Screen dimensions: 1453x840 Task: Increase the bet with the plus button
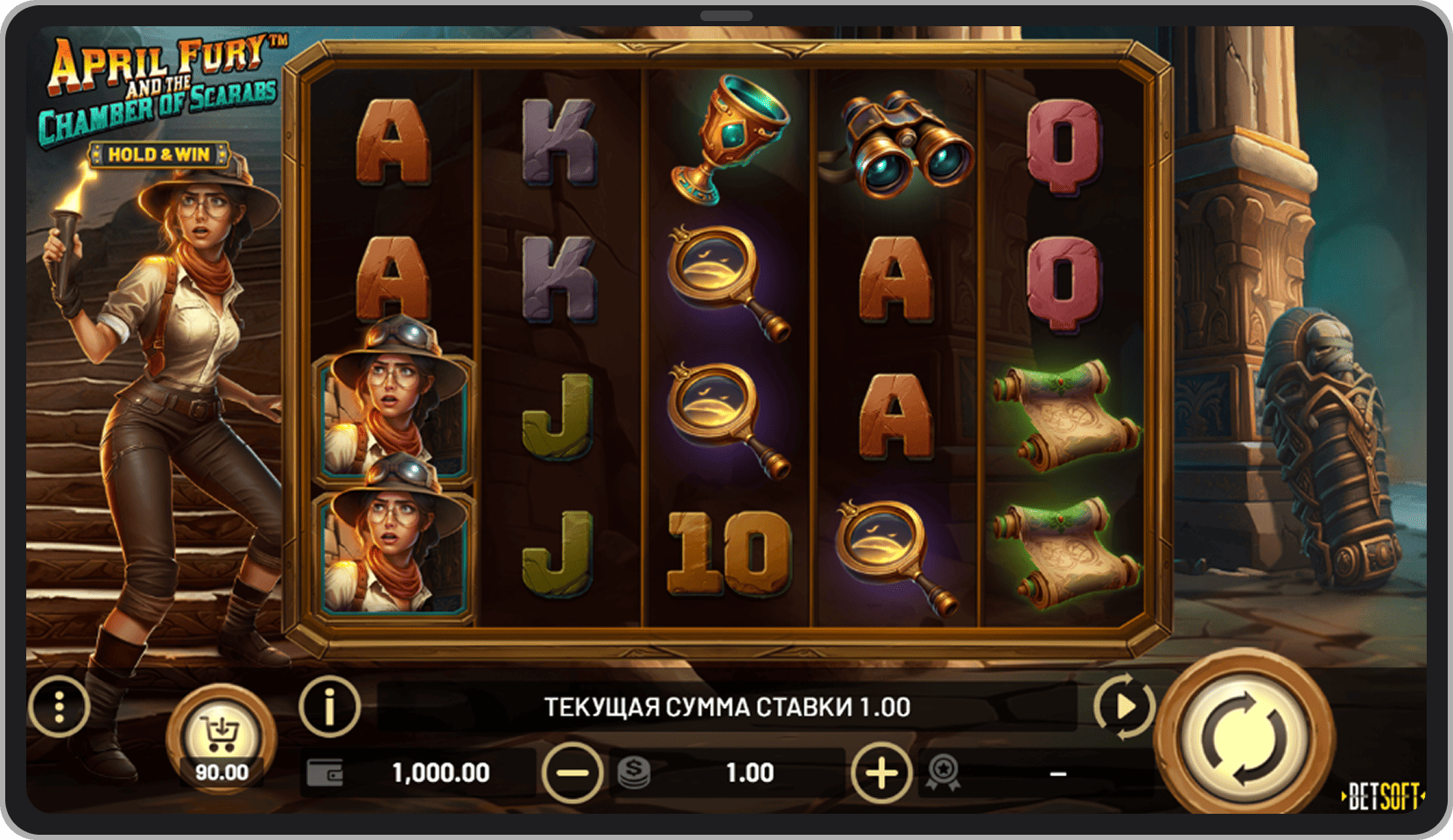click(x=881, y=773)
